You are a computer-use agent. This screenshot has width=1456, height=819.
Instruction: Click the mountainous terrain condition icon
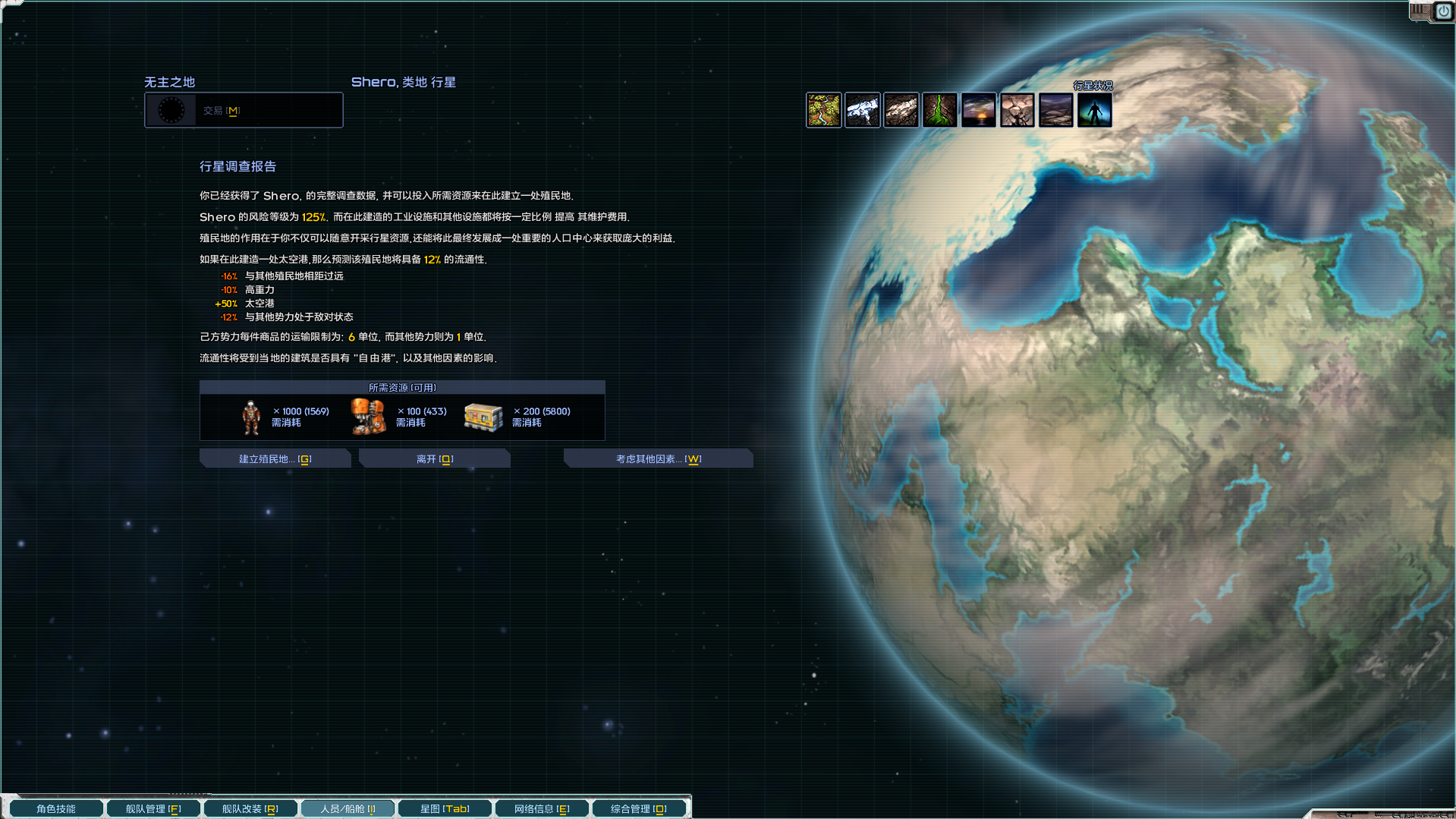coord(1055,110)
